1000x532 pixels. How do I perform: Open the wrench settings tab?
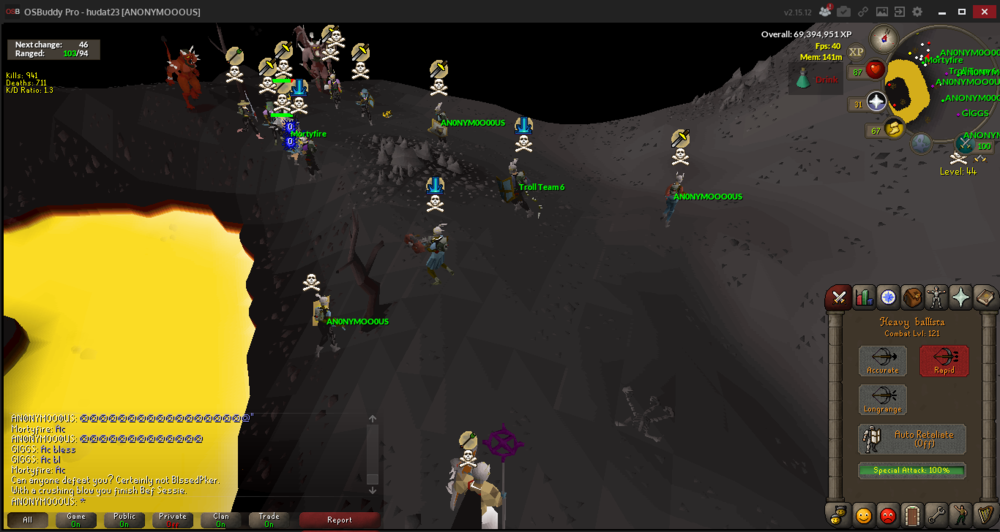pos(936,516)
